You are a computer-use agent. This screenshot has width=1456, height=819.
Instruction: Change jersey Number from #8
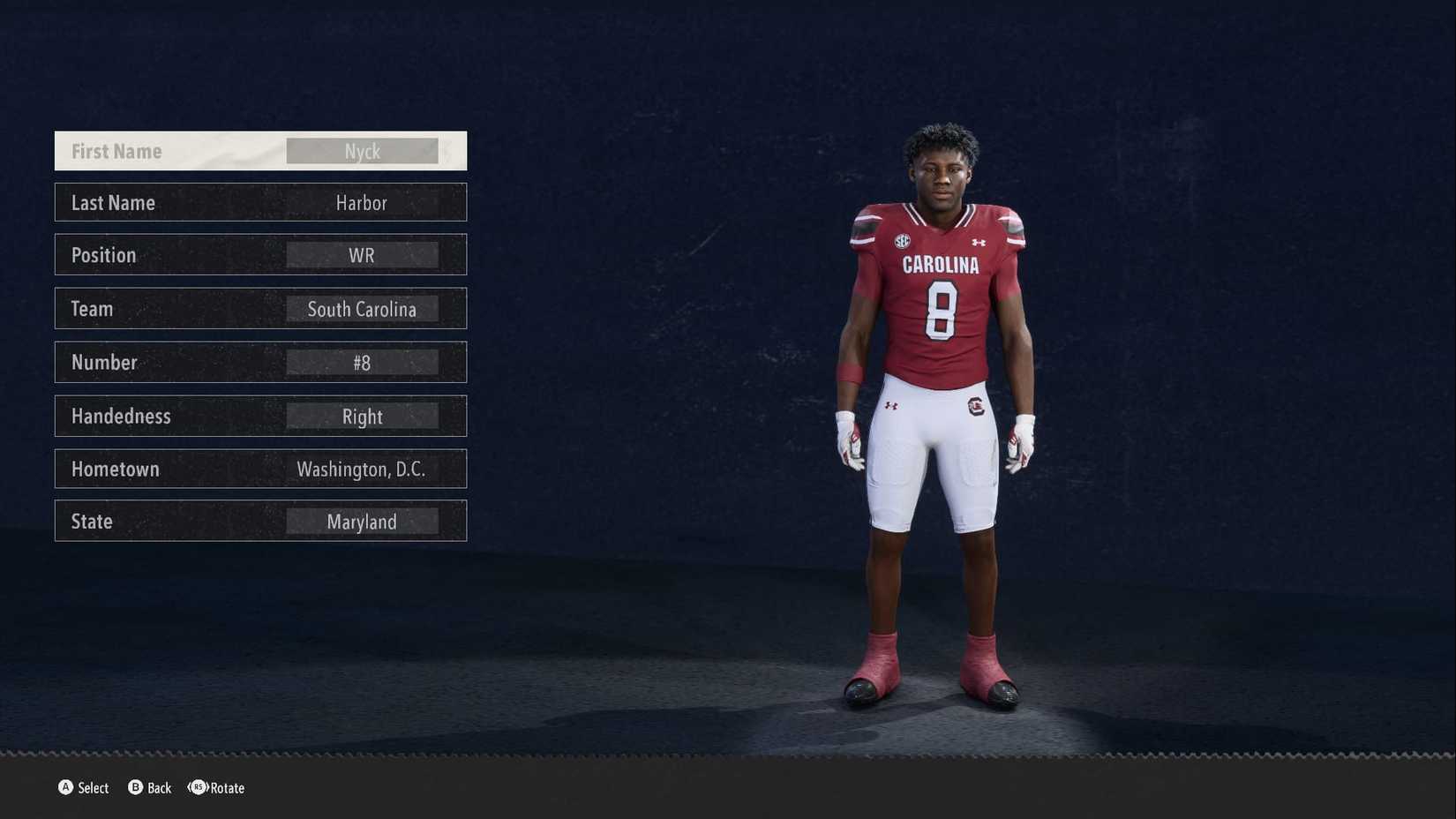pyautogui.click(x=362, y=362)
